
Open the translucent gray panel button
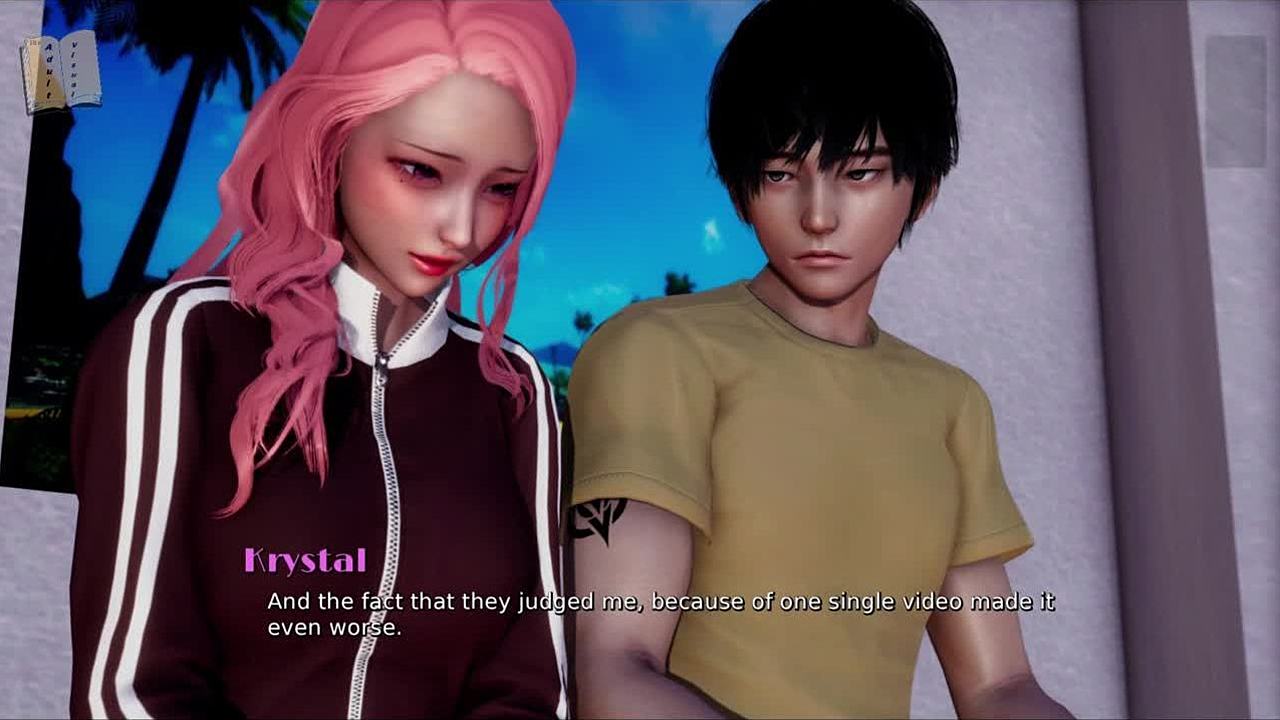click(1235, 101)
